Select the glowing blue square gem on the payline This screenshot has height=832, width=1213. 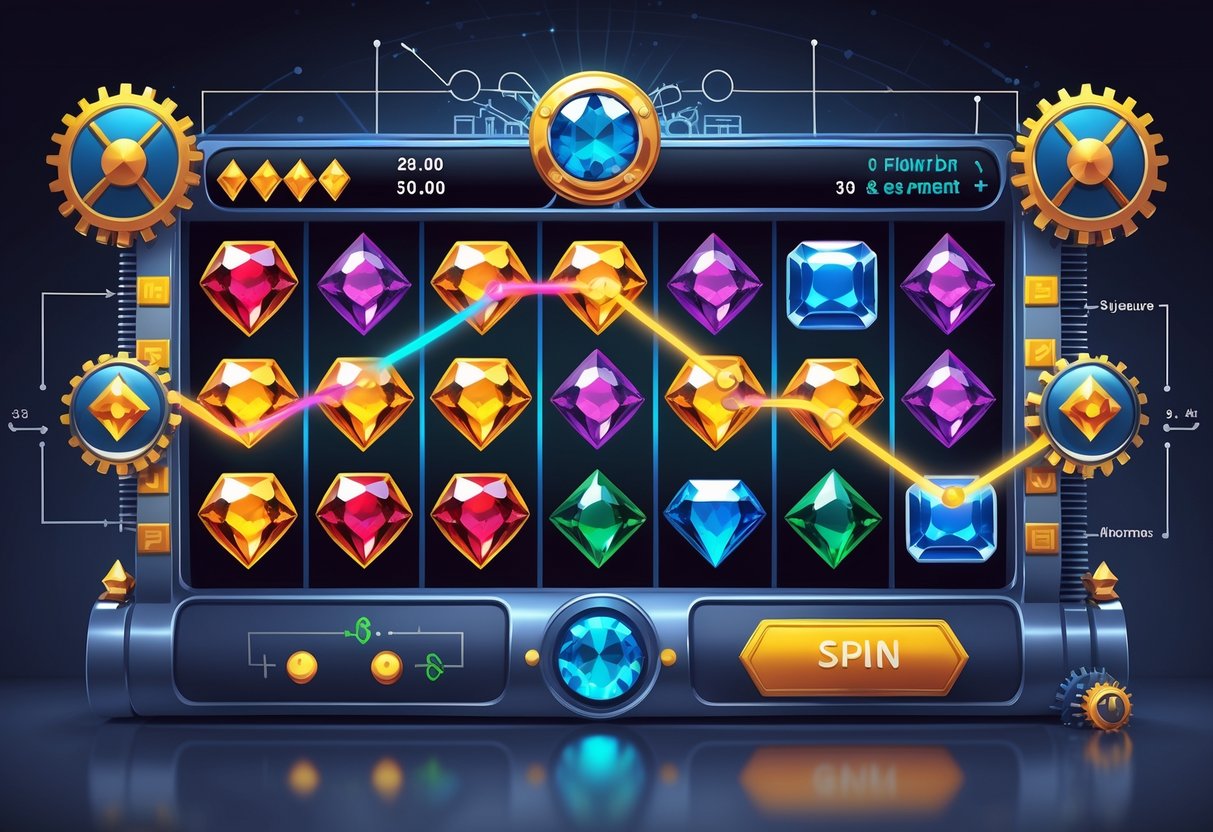click(x=952, y=517)
